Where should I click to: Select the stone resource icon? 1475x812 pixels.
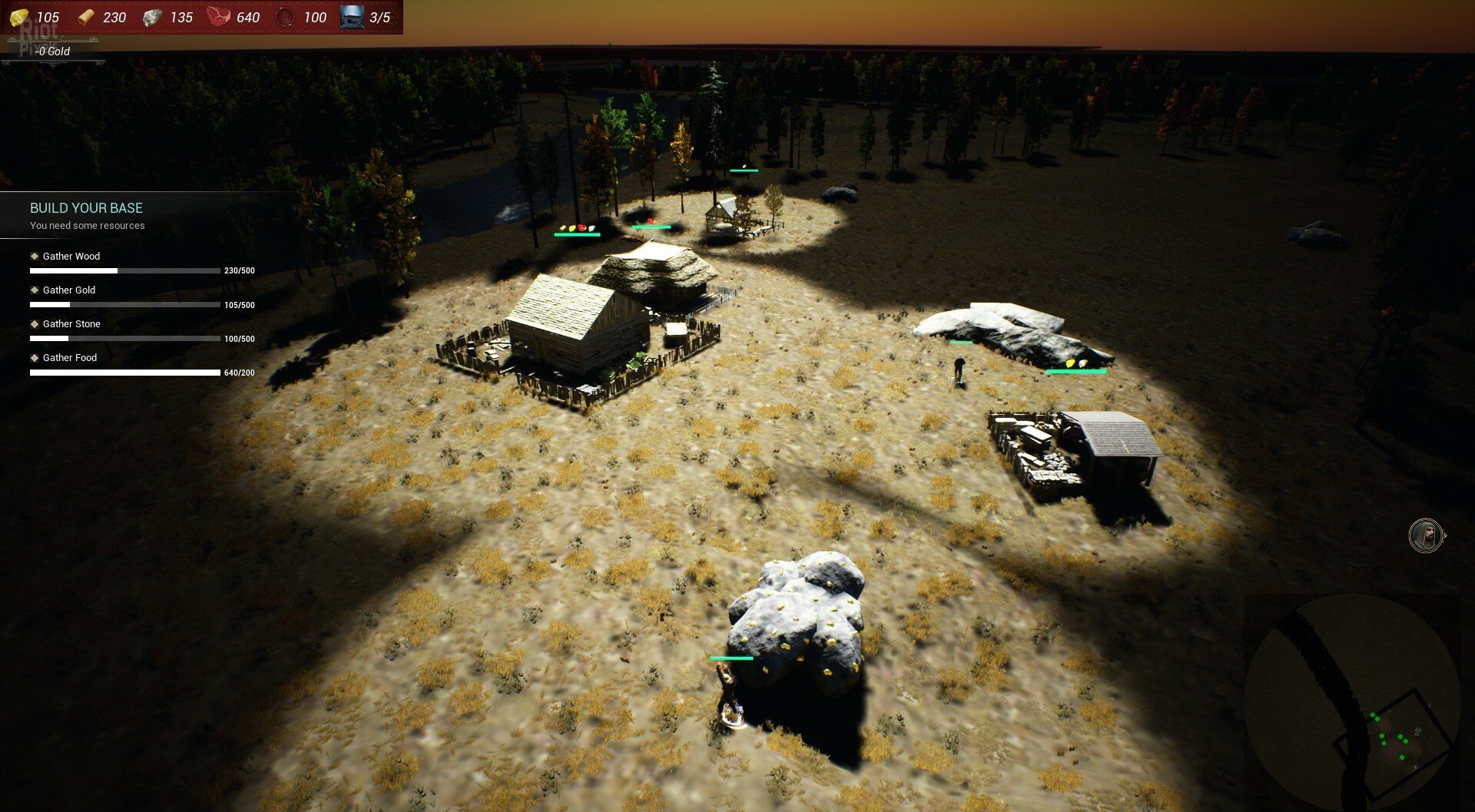(152, 17)
